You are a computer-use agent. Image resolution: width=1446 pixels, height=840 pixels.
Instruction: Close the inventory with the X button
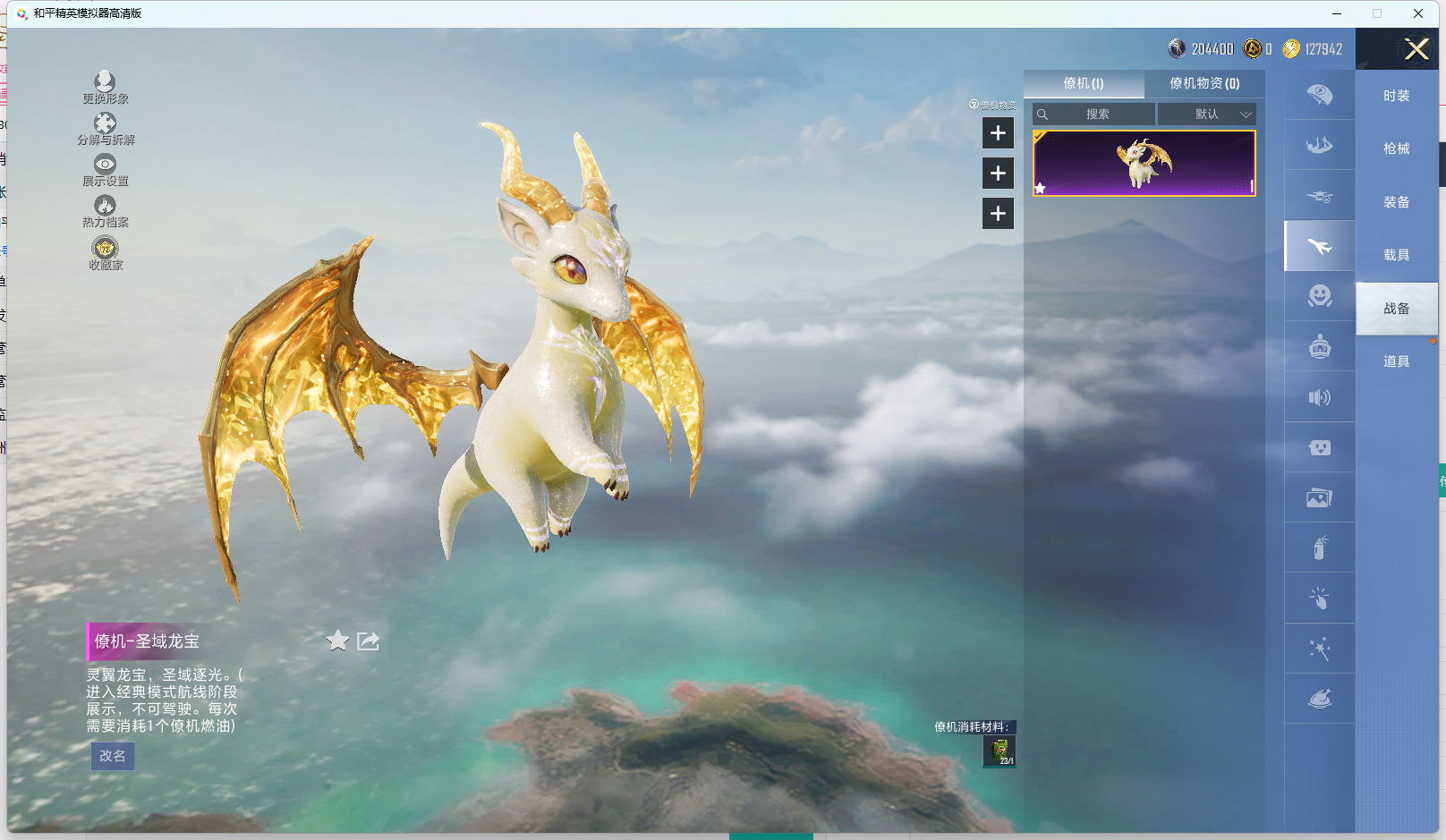click(x=1416, y=49)
